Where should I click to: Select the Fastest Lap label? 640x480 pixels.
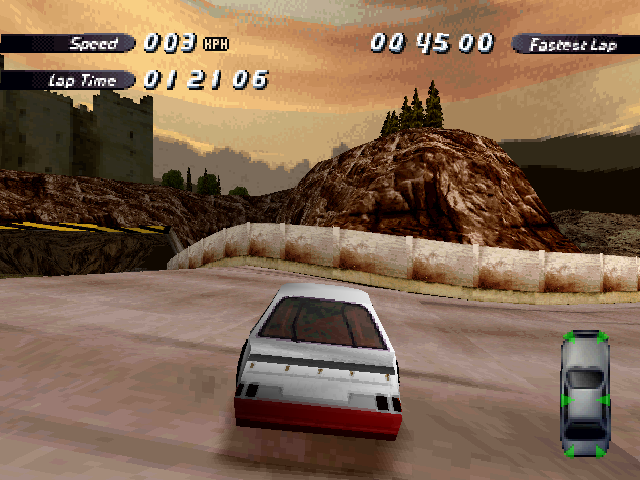(573, 44)
